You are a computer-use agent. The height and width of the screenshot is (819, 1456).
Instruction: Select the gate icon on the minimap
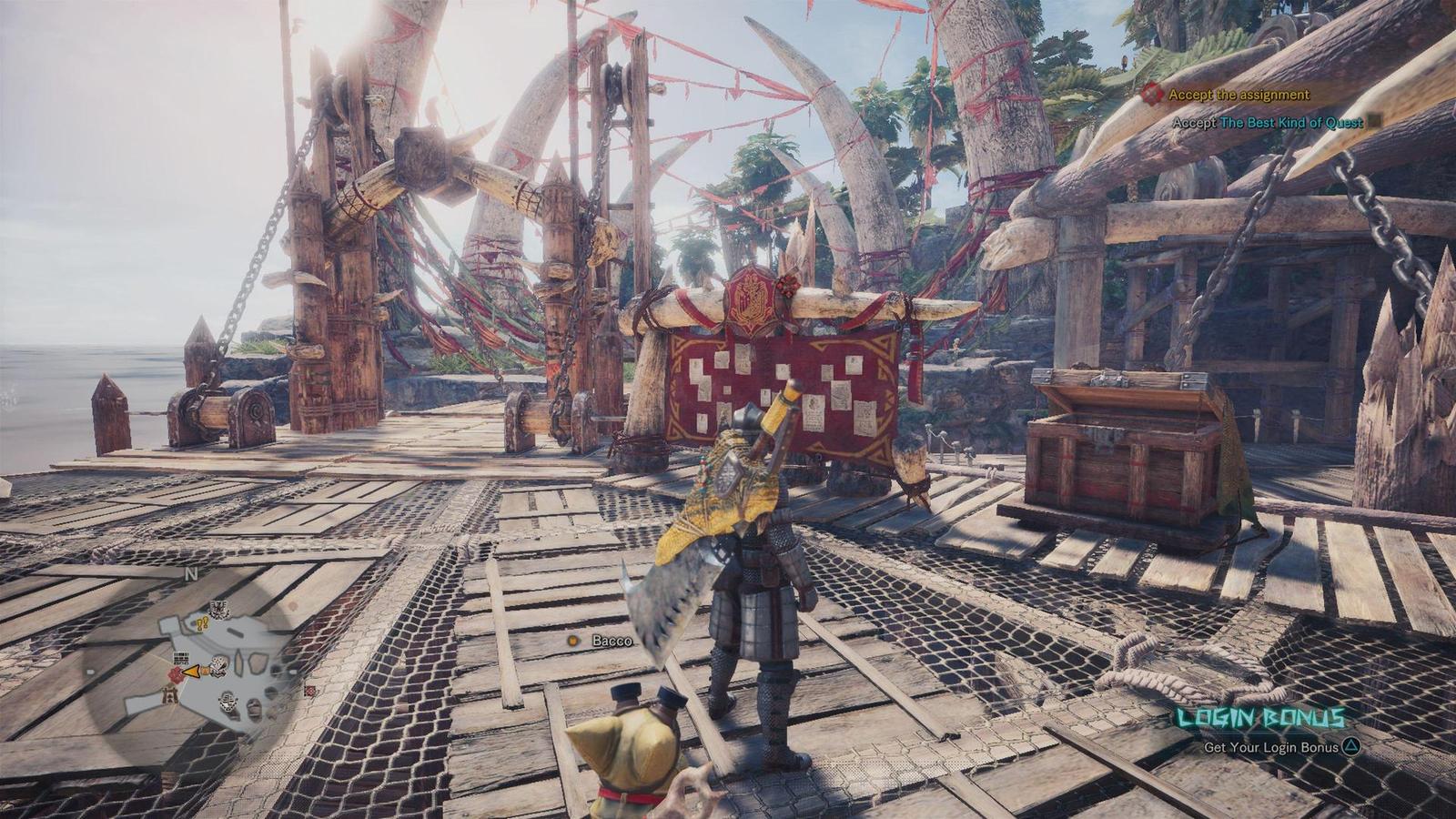click(168, 694)
